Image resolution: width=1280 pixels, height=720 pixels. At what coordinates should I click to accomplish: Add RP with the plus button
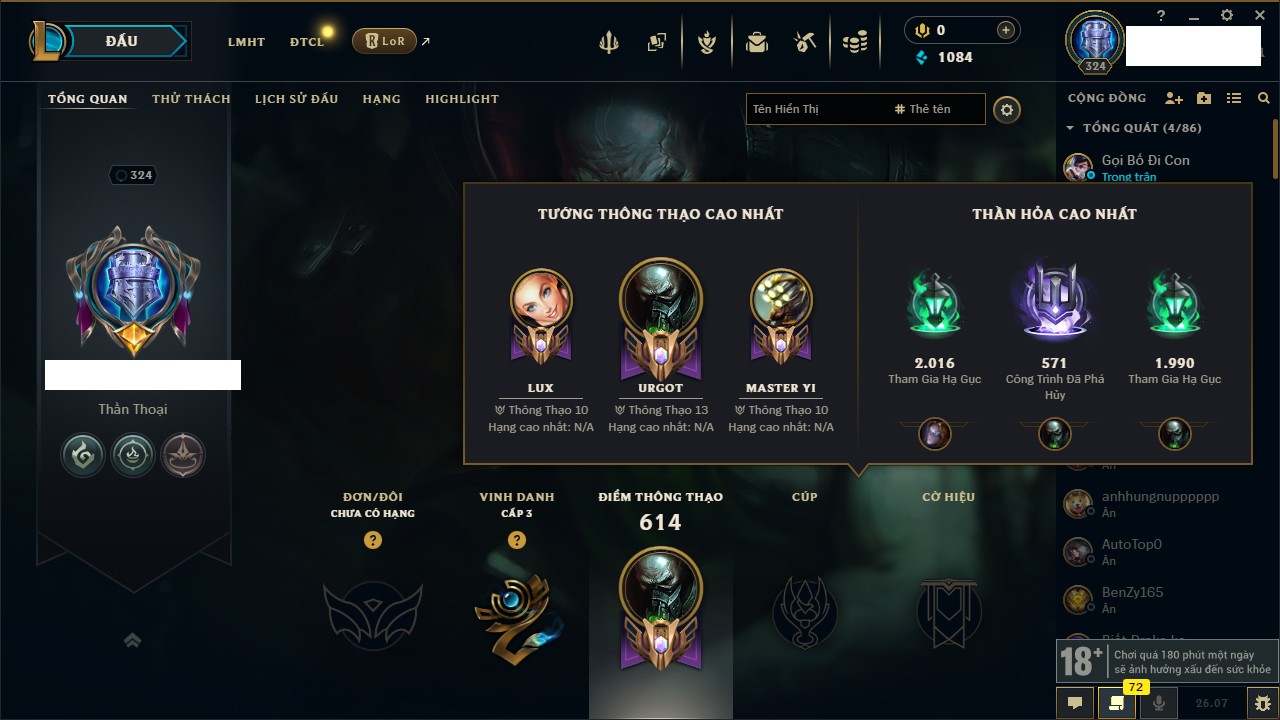tap(1006, 30)
